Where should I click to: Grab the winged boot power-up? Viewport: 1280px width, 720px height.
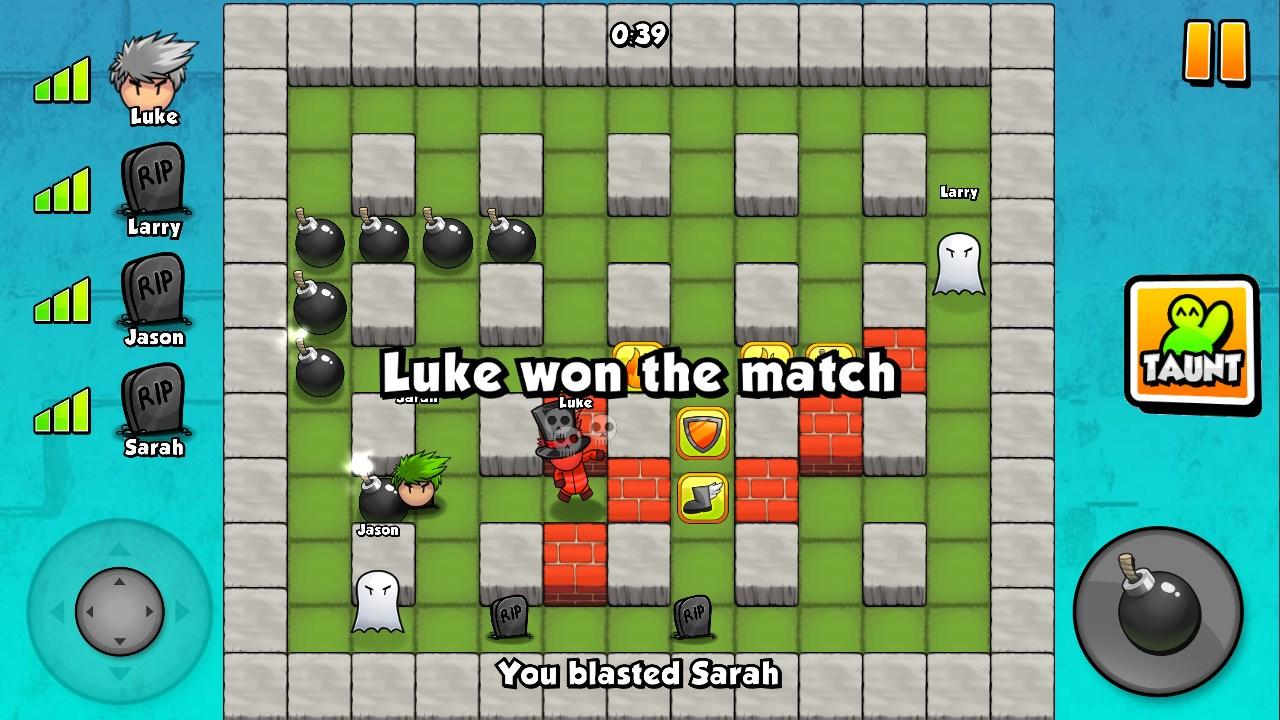click(702, 496)
